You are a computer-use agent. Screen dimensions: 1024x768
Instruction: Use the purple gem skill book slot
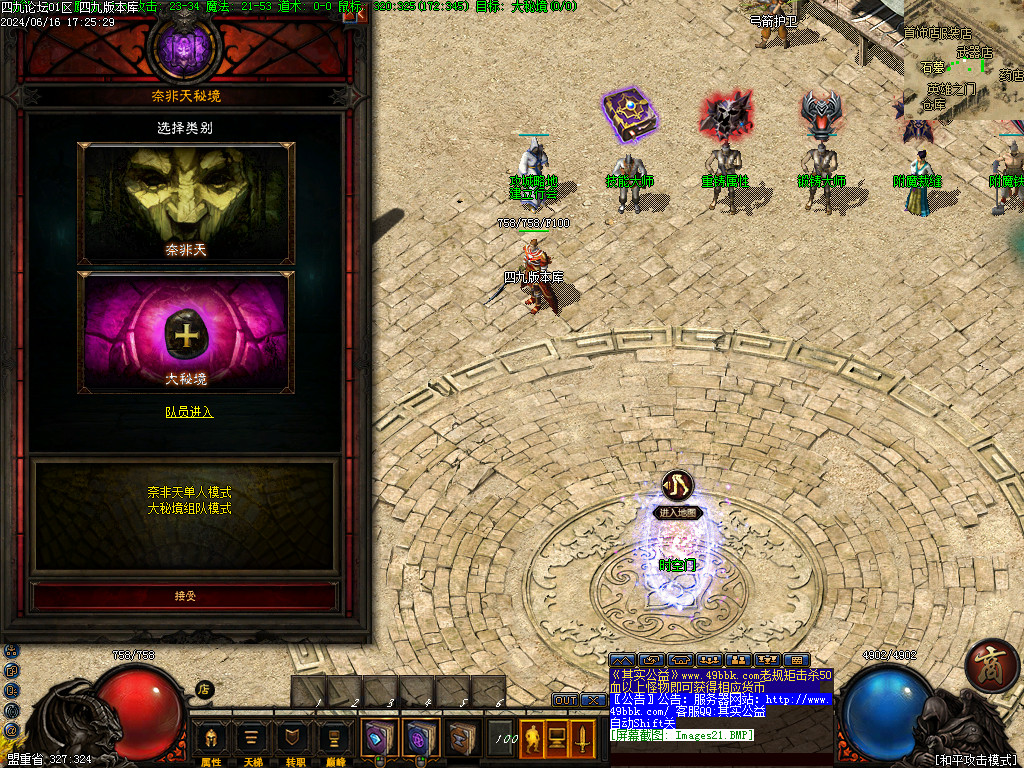[x=420, y=738]
